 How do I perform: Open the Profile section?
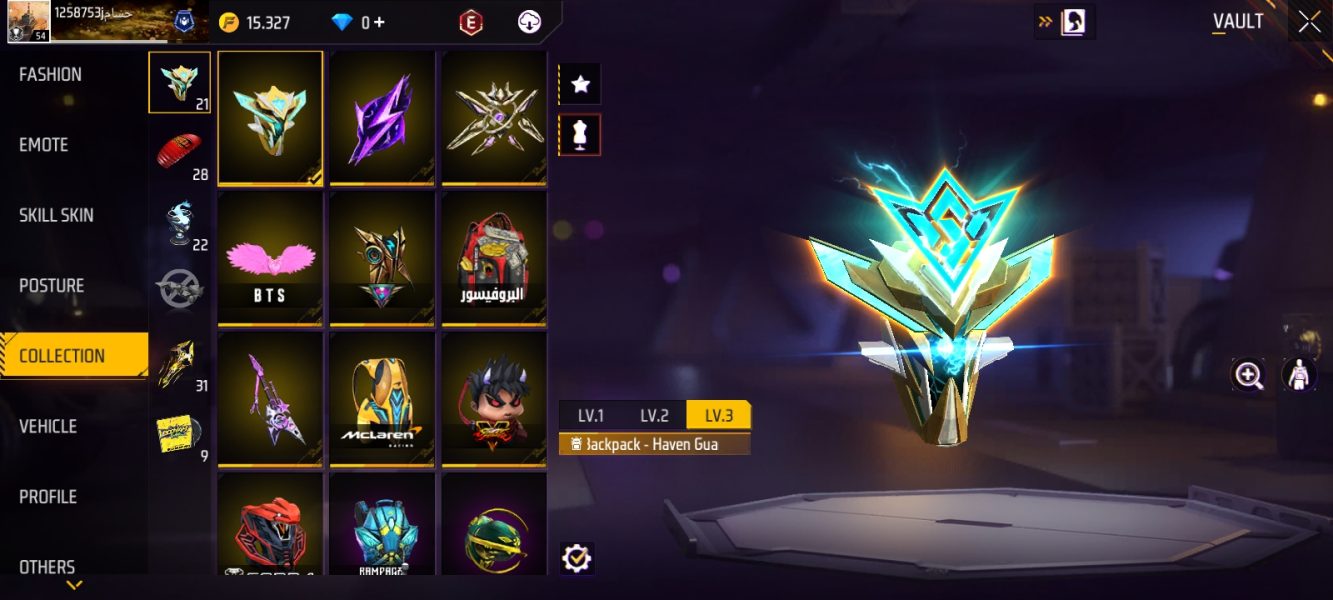(48, 497)
